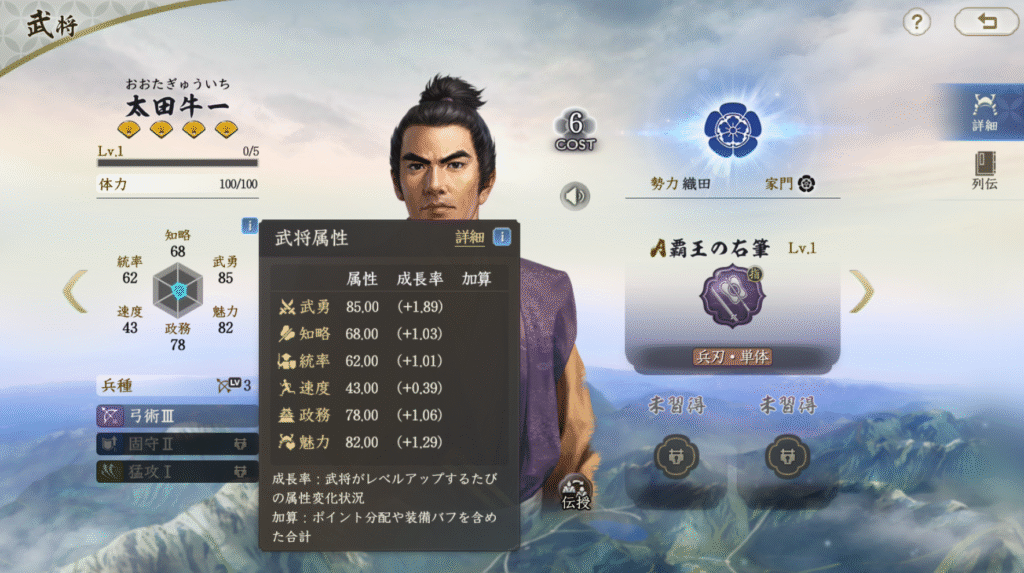Show the previous general with left arrow
This screenshot has width=1024, height=573.
tap(75, 291)
